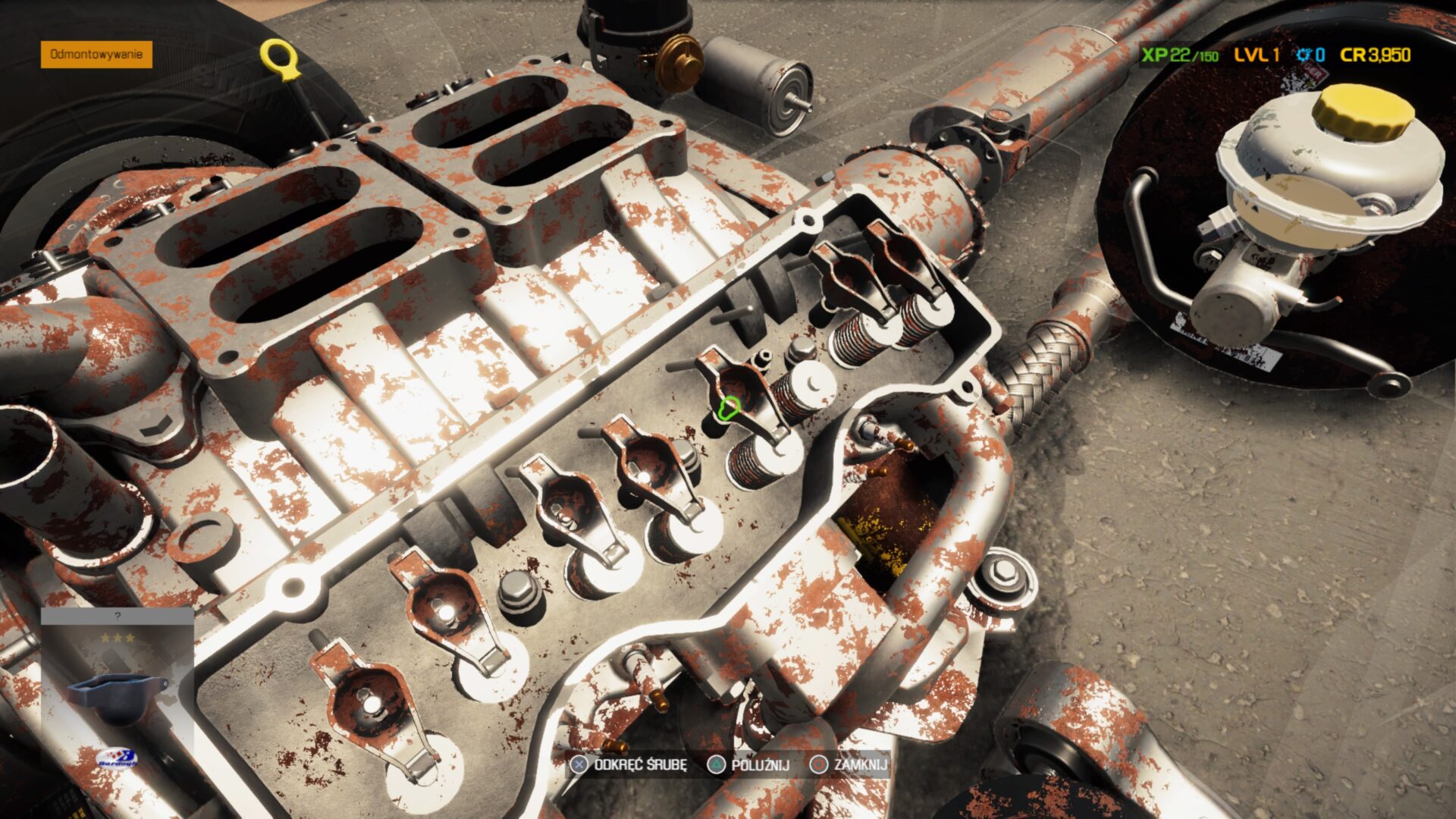The height and width of the screenshot is (819, 1456).
Task: Click the orange Odmontowywanie mode label
Action: [96, 55]
